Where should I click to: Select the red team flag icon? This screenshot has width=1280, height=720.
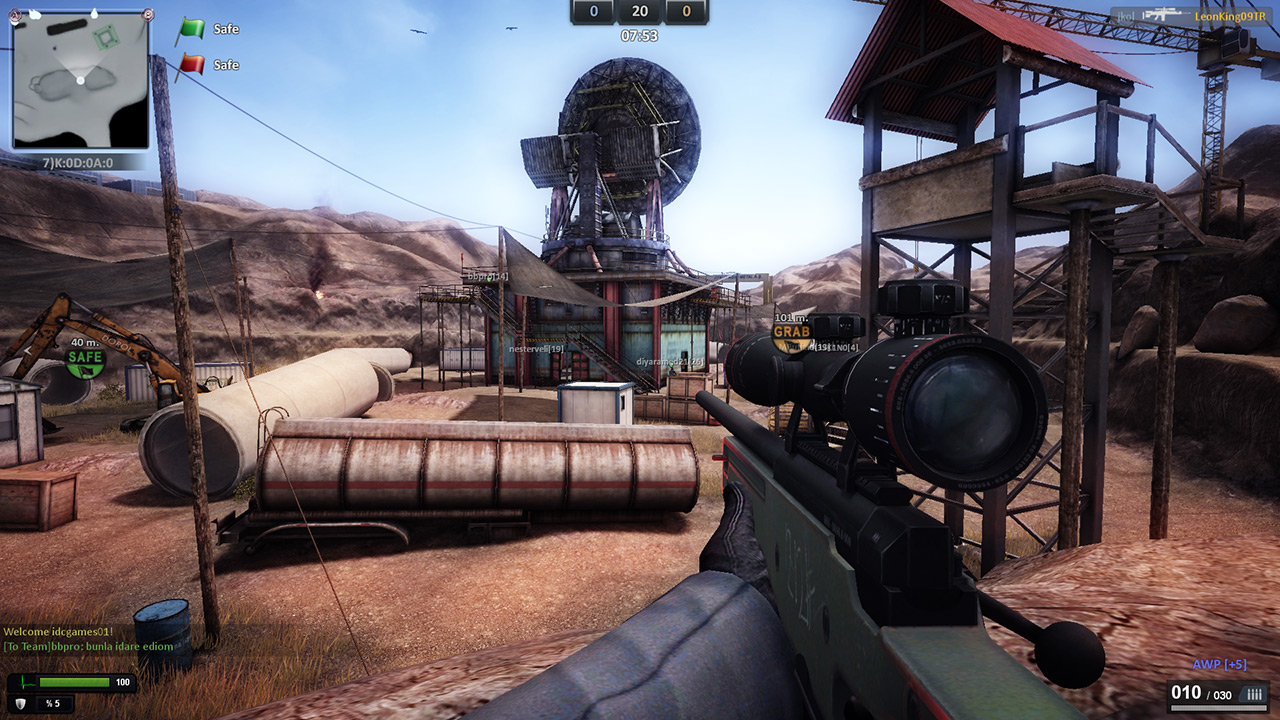click(190, 66)
